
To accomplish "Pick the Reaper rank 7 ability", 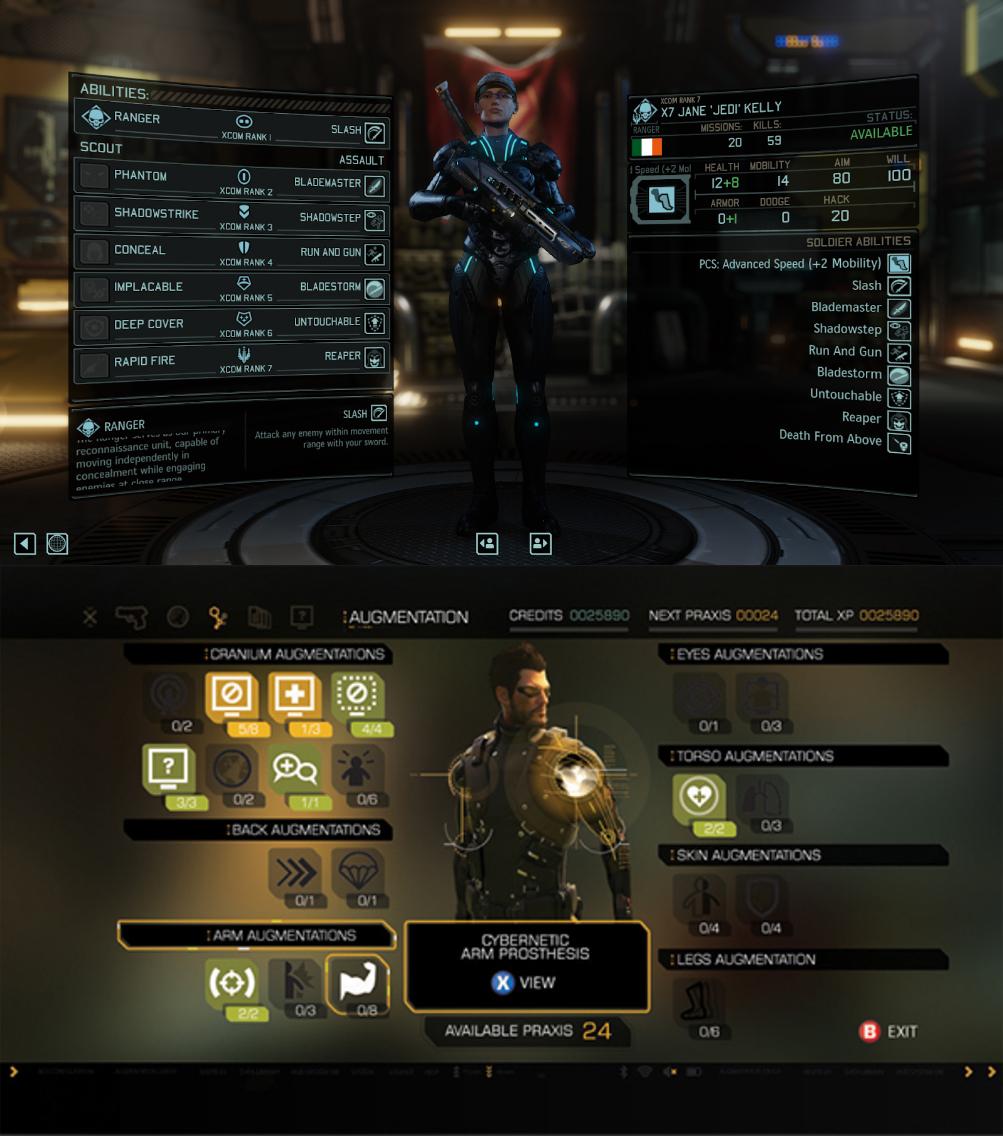I will click(373, 357).
